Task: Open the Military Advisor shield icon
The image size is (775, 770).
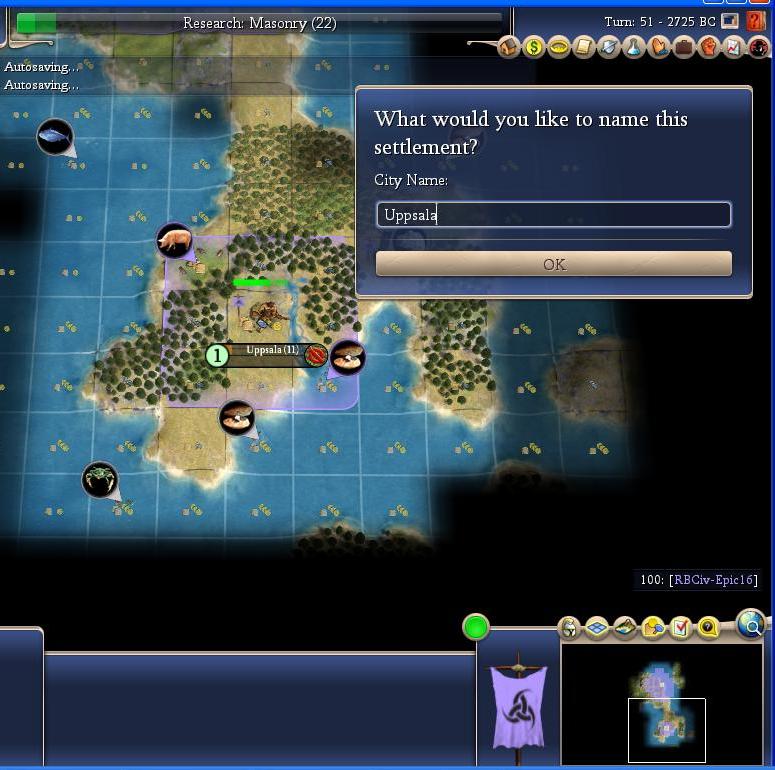Action: click(x=609, y=46)
